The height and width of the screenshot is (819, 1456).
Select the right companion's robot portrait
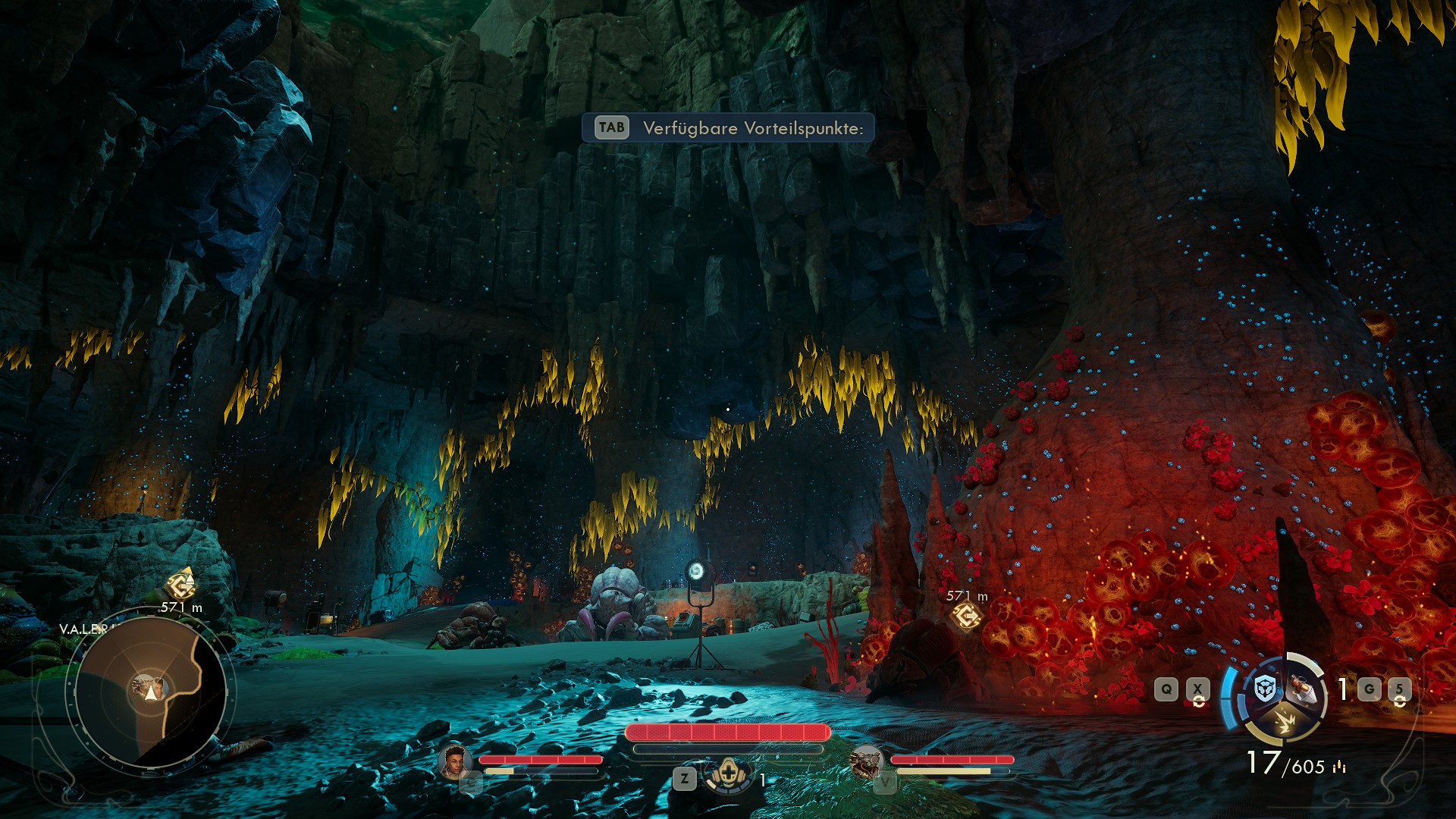(866, 761)
